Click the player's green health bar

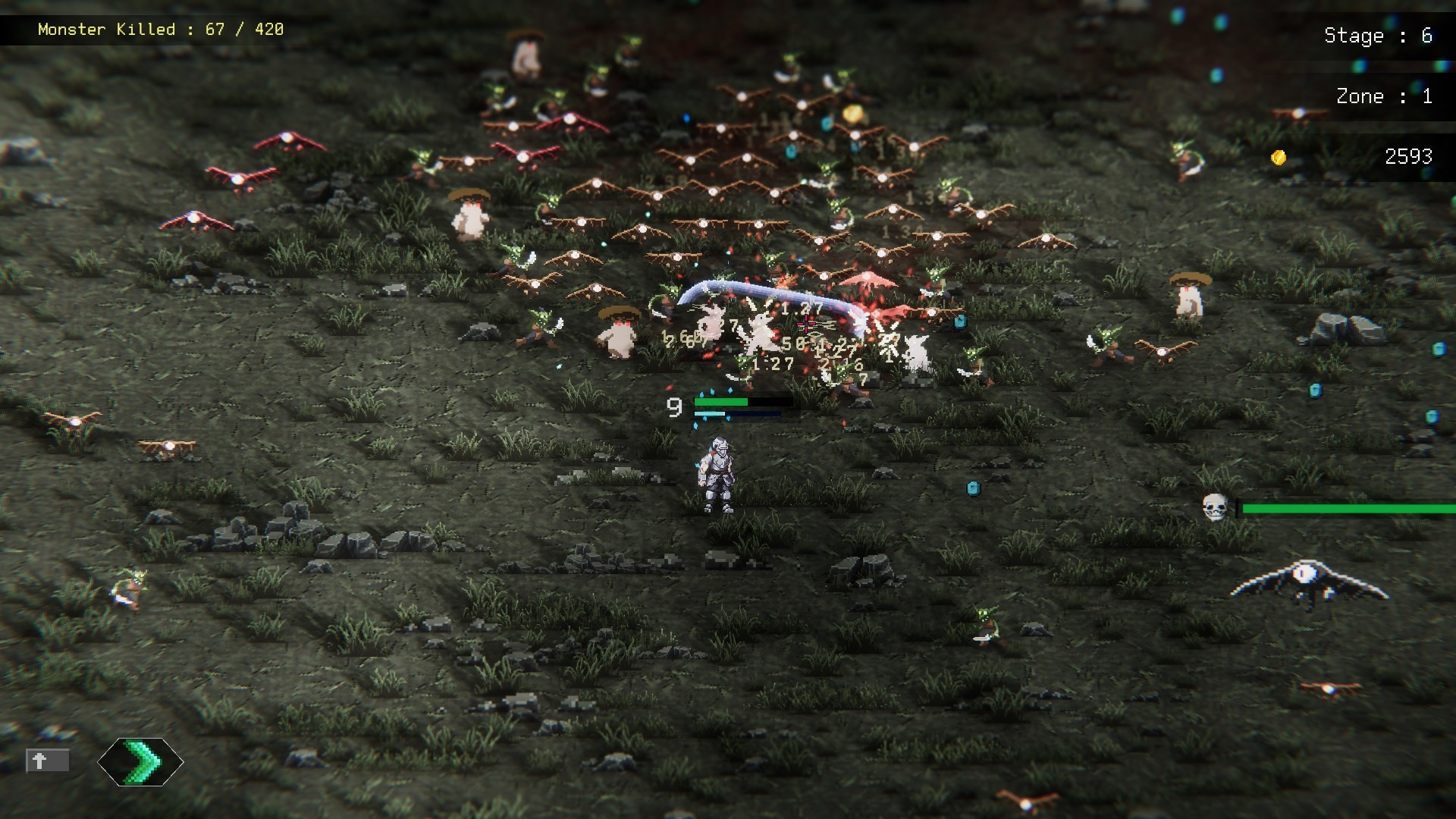pyautogui.click(x=719, y=400)
